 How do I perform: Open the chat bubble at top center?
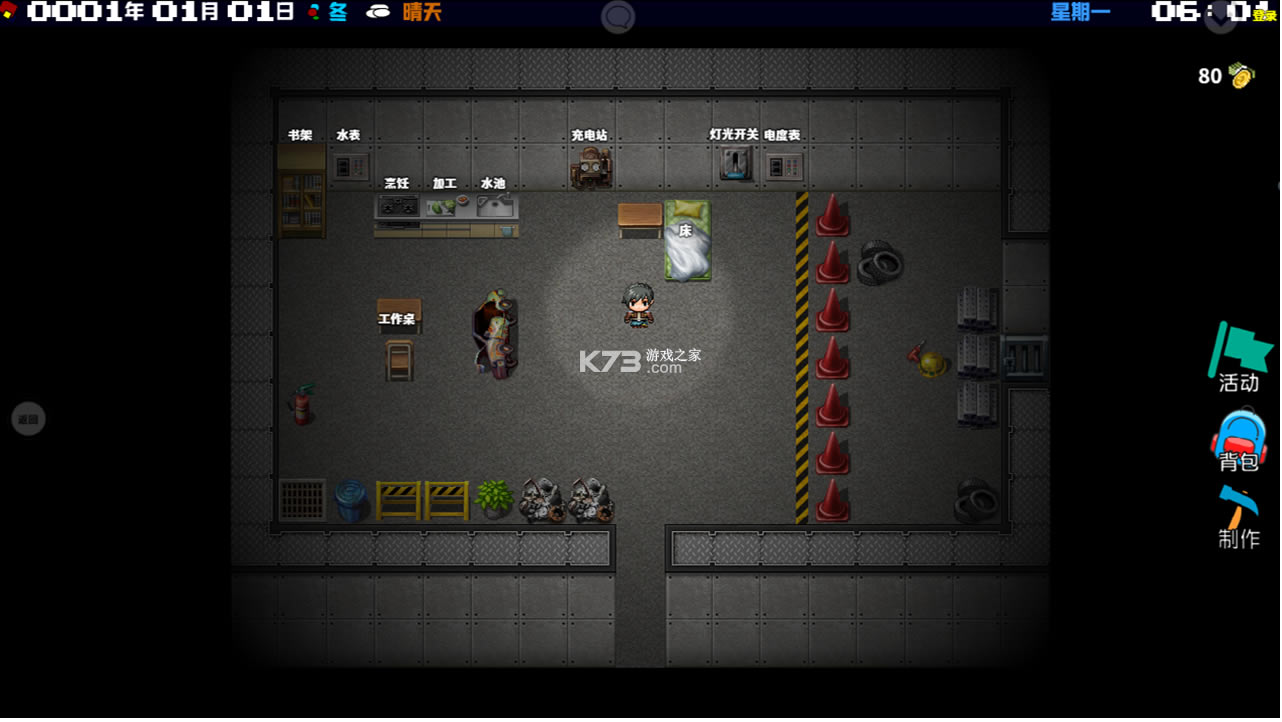point(618,17)
